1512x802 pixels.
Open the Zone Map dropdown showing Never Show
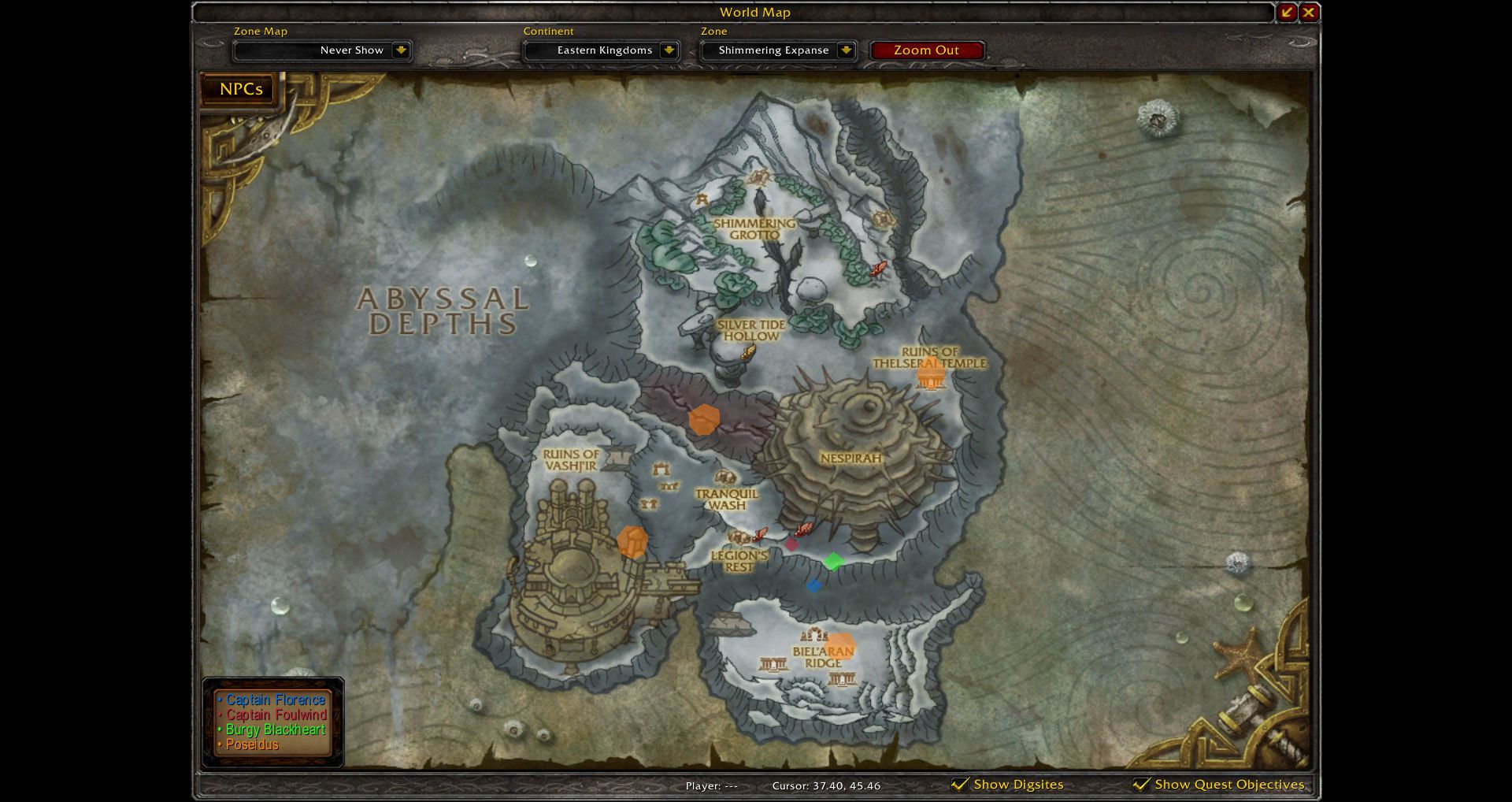(x=322, y=50)
